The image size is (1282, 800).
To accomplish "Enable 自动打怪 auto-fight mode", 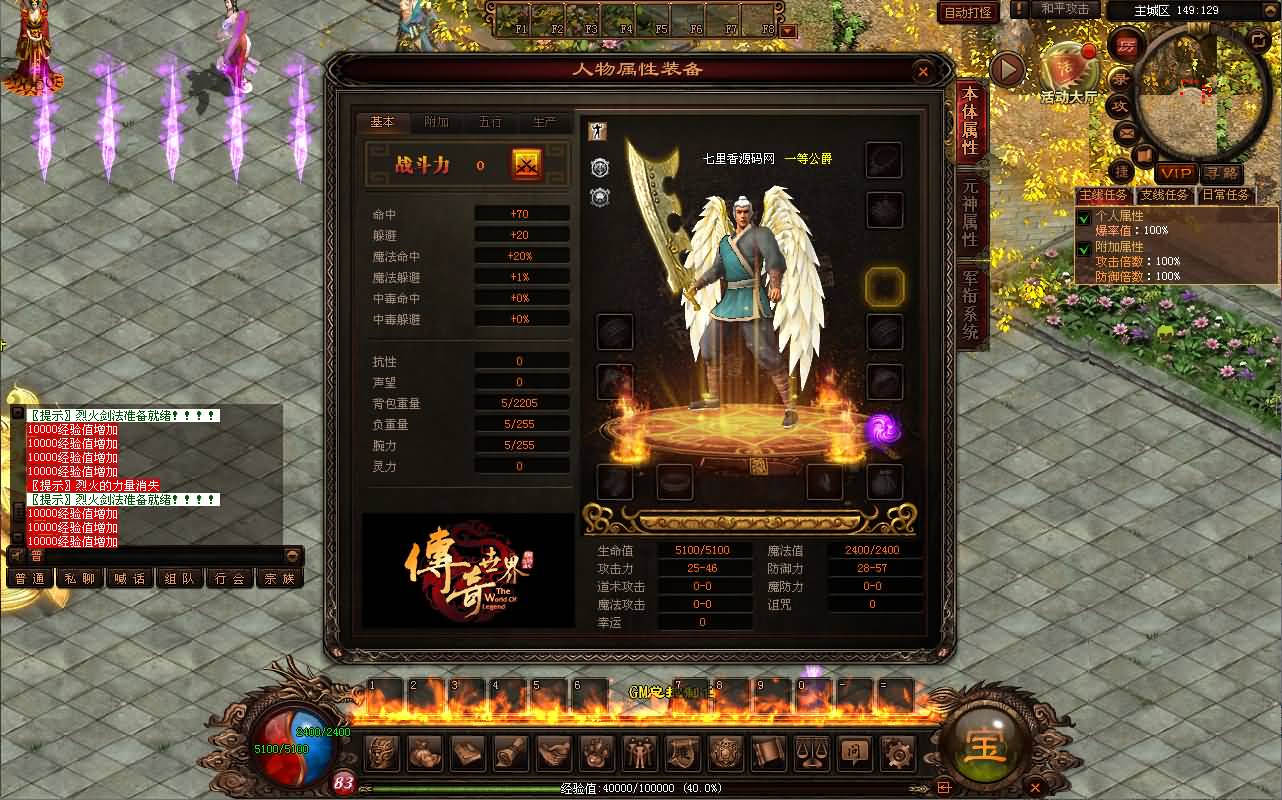I will (967, 12).
